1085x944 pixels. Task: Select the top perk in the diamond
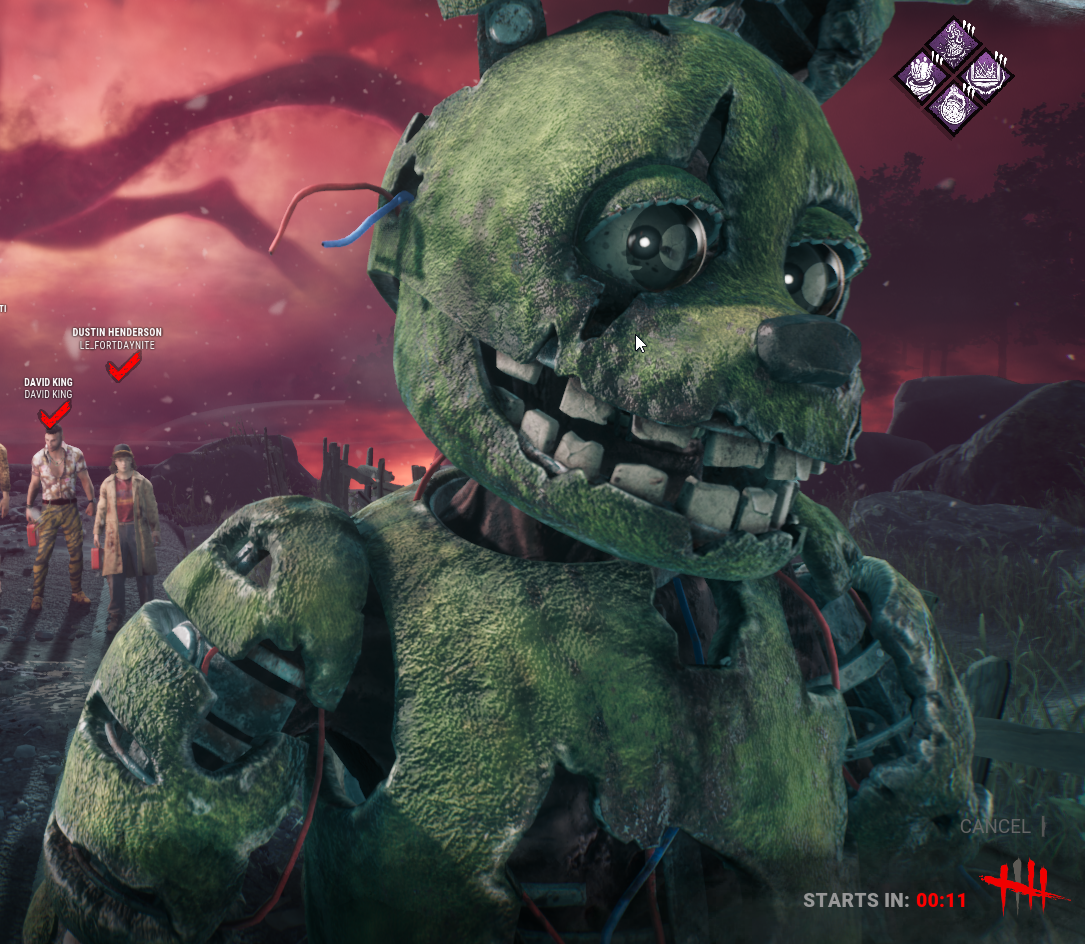point(954,43)
